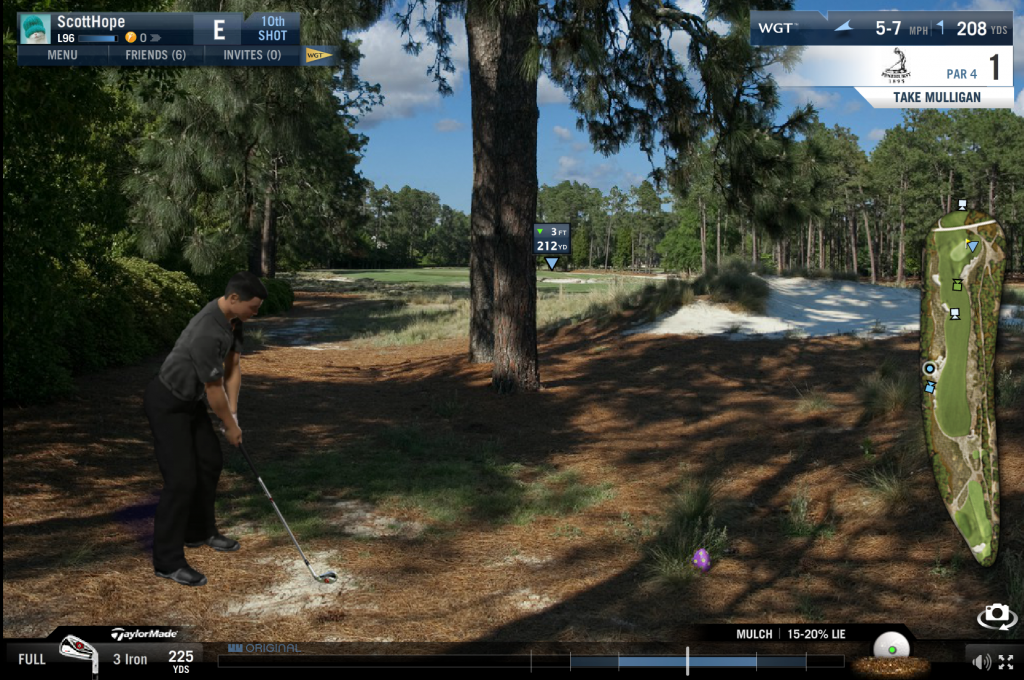
Task: Select the green camera marker on minimap
Action: pyautogui.click(x=958, y=284)
